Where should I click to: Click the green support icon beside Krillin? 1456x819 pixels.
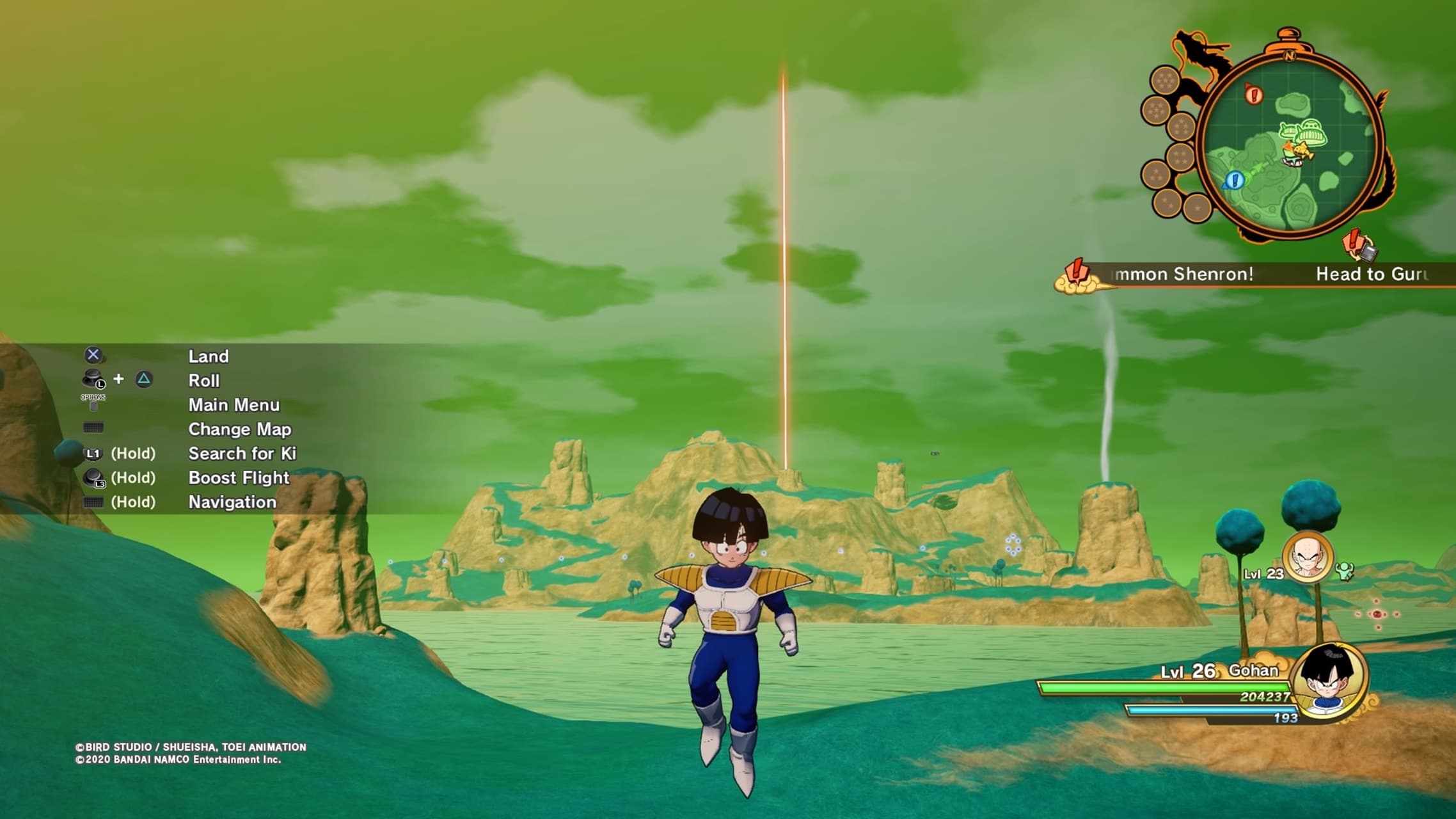click(1345, 571)
